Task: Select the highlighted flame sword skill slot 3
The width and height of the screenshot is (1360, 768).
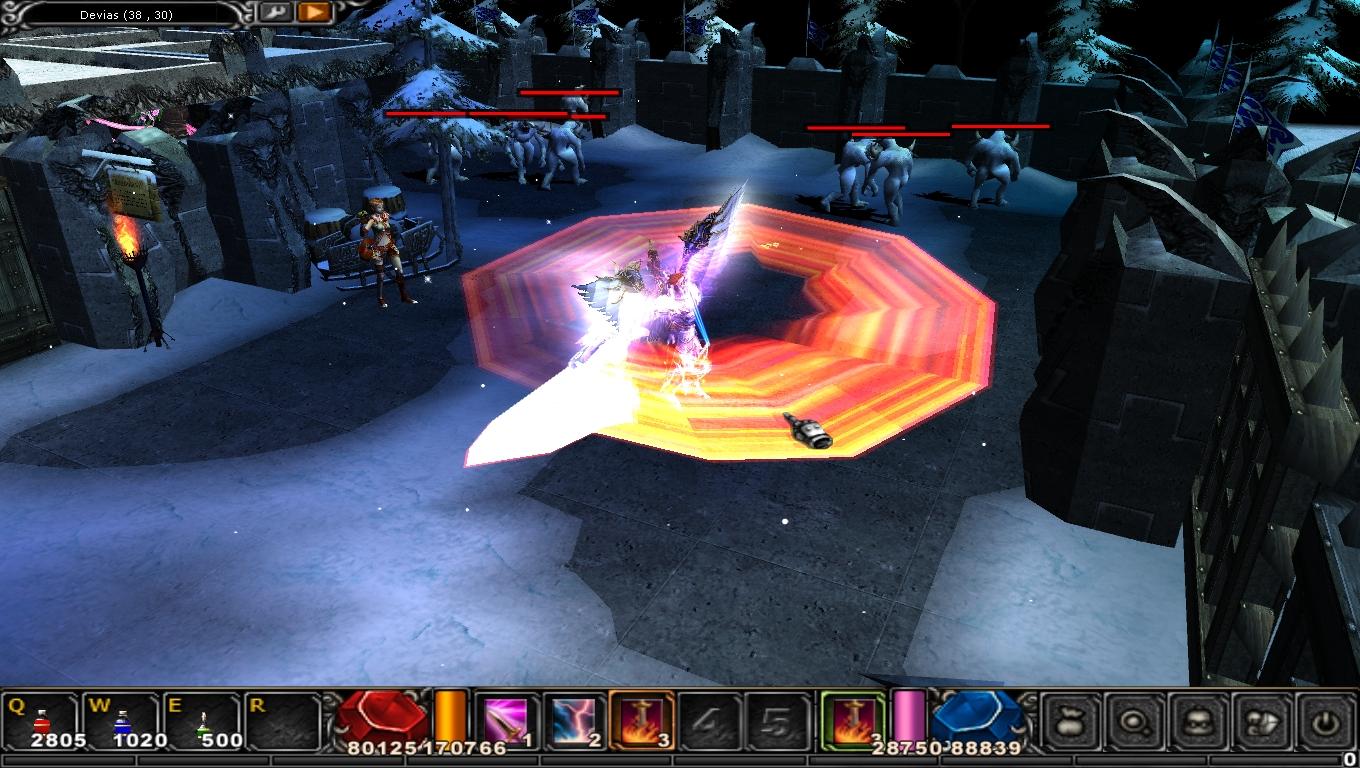Action: pos(640,720)
